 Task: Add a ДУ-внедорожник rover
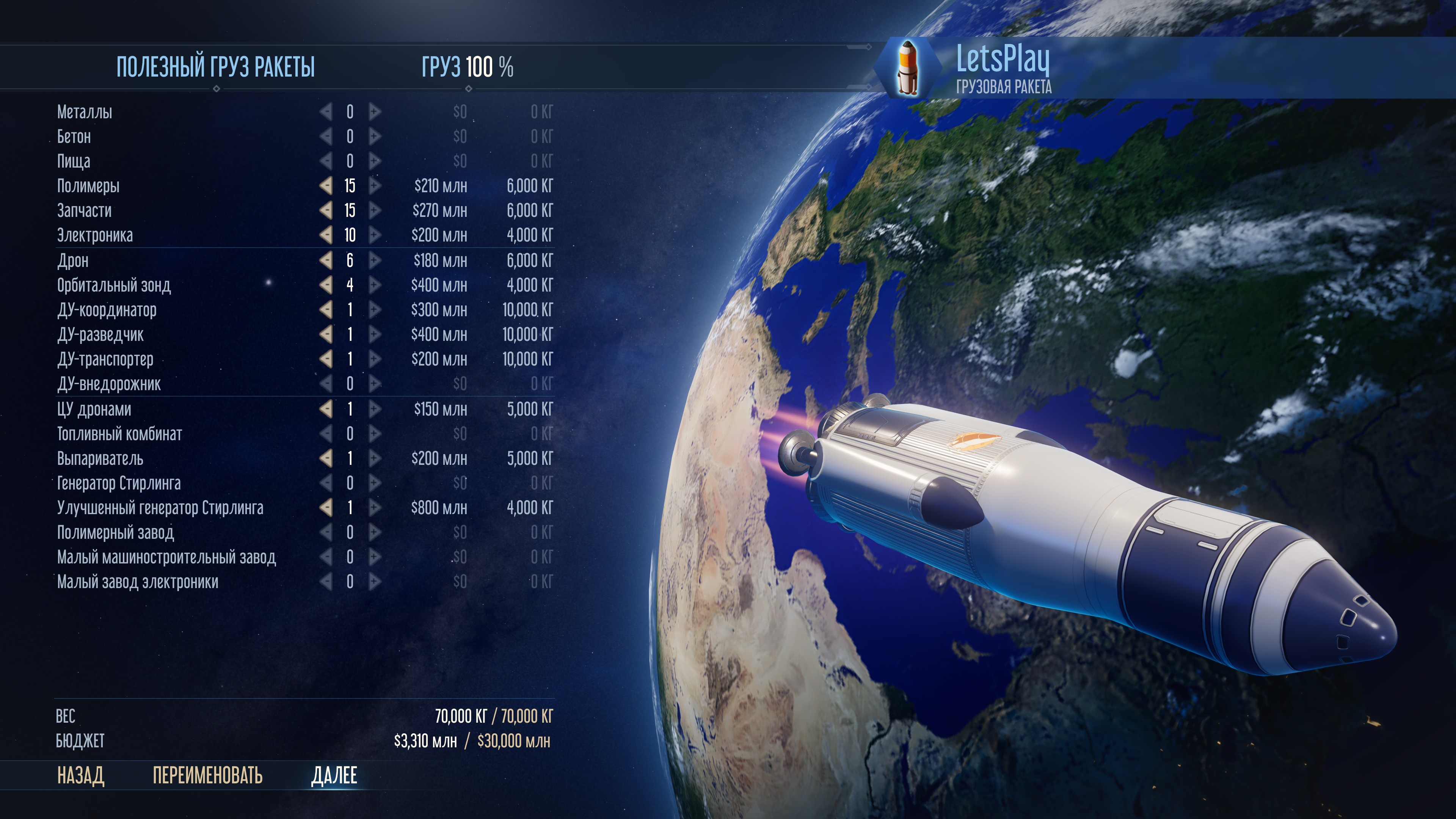click(x=374, y=384)
